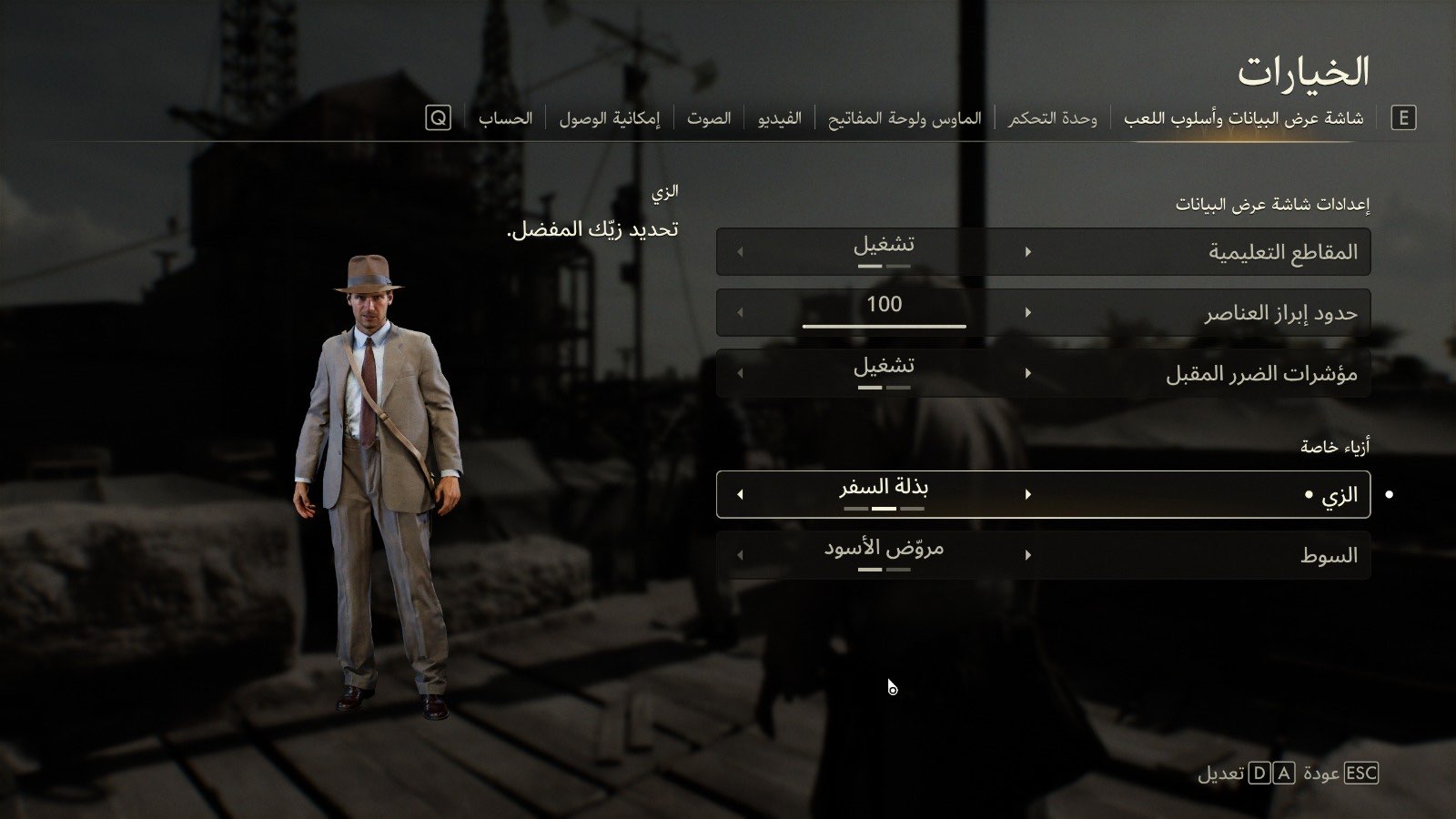
Task: Open the الماوس ولوحة المفاتيح tab
Action: point(905,118)
